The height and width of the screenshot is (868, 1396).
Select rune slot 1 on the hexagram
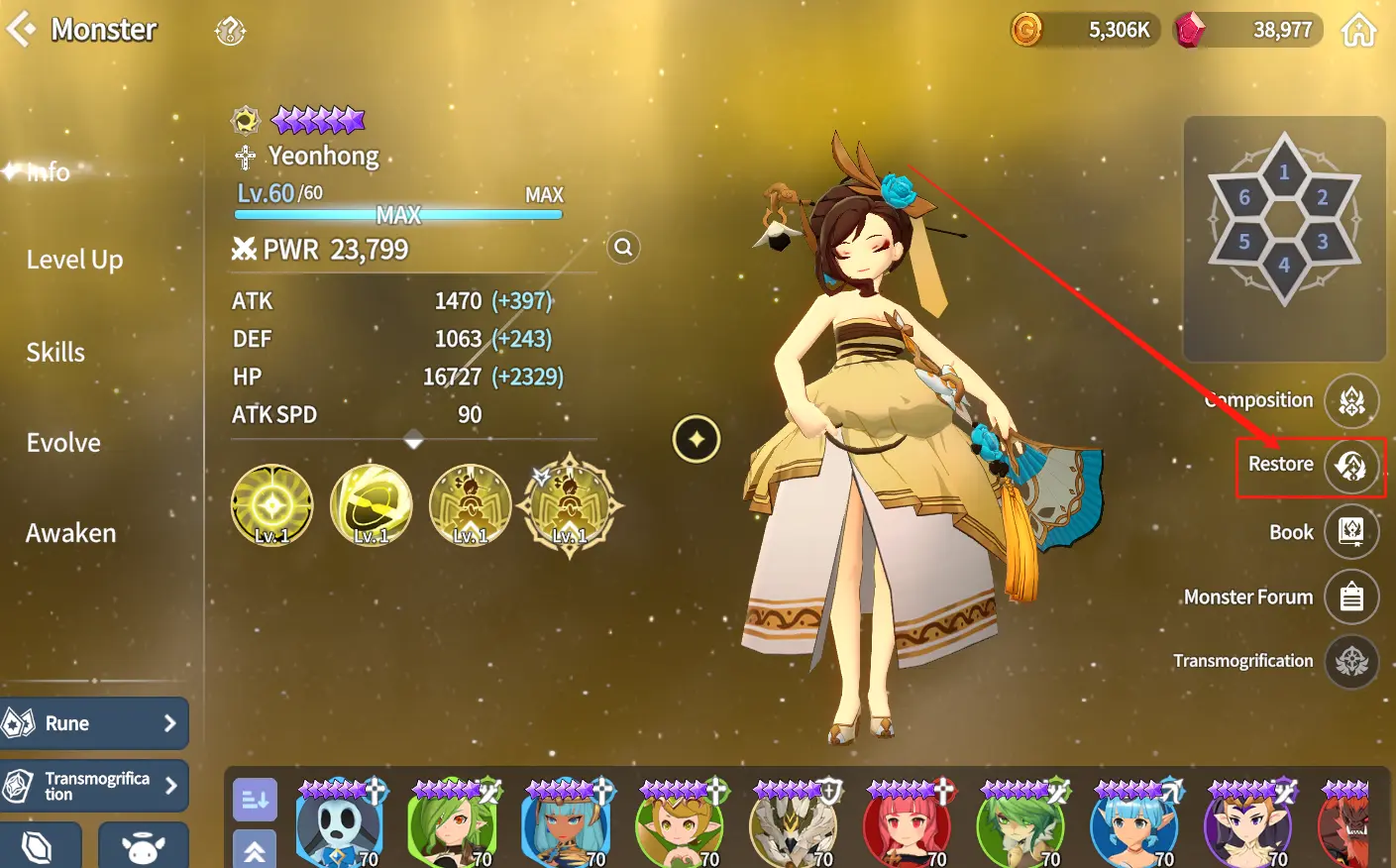(1284, 172)
